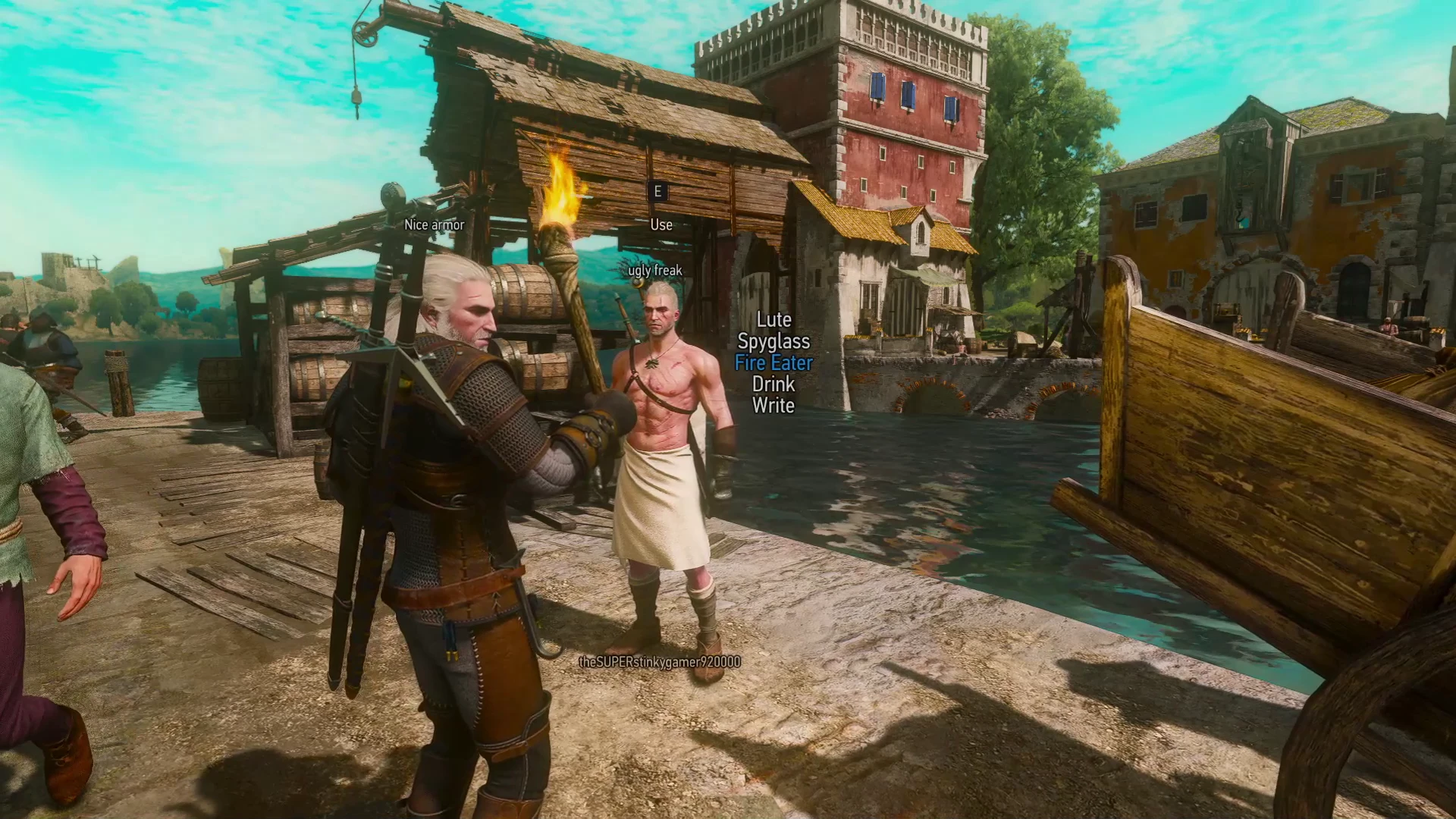
Task: Choose Write from the action list
Action: tap(773, 406)
